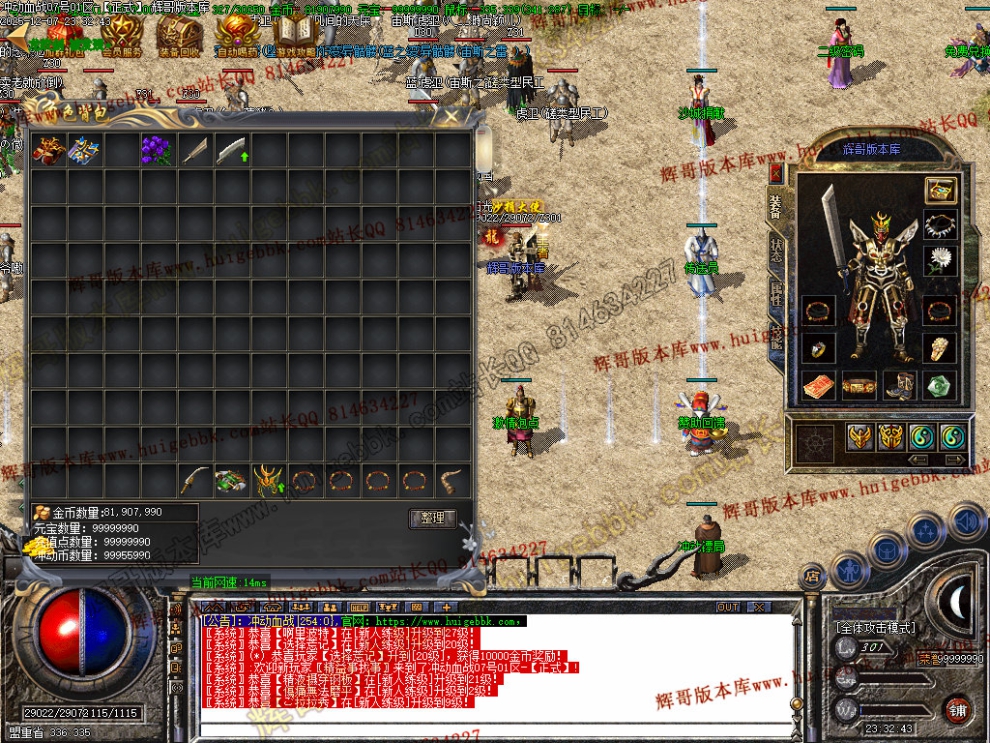Image resolution: width=990 pixels, height=743 pixels.
Task: Toggle the sound speaker button
Action: point(967,521)
